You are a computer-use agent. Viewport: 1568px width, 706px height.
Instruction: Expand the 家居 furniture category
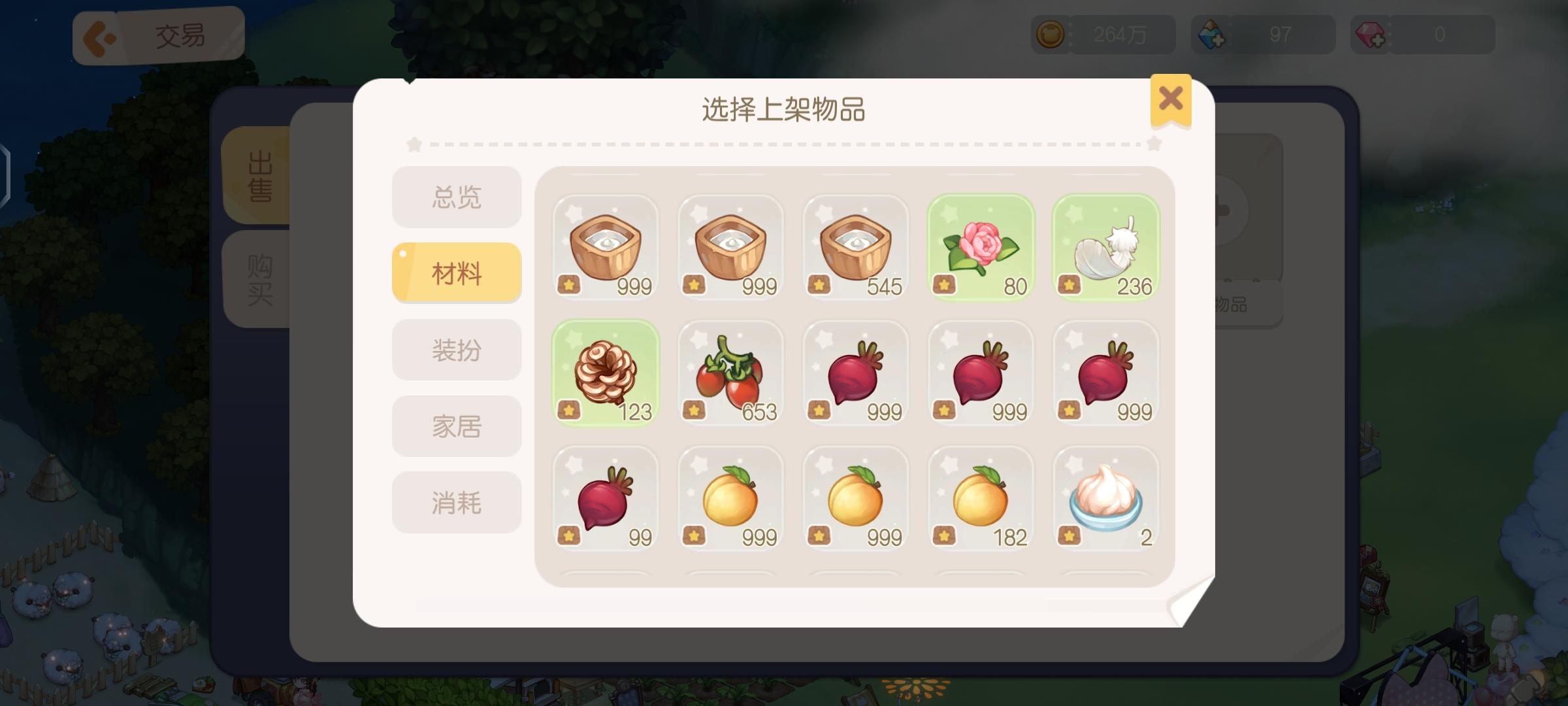tap(456, 426)
